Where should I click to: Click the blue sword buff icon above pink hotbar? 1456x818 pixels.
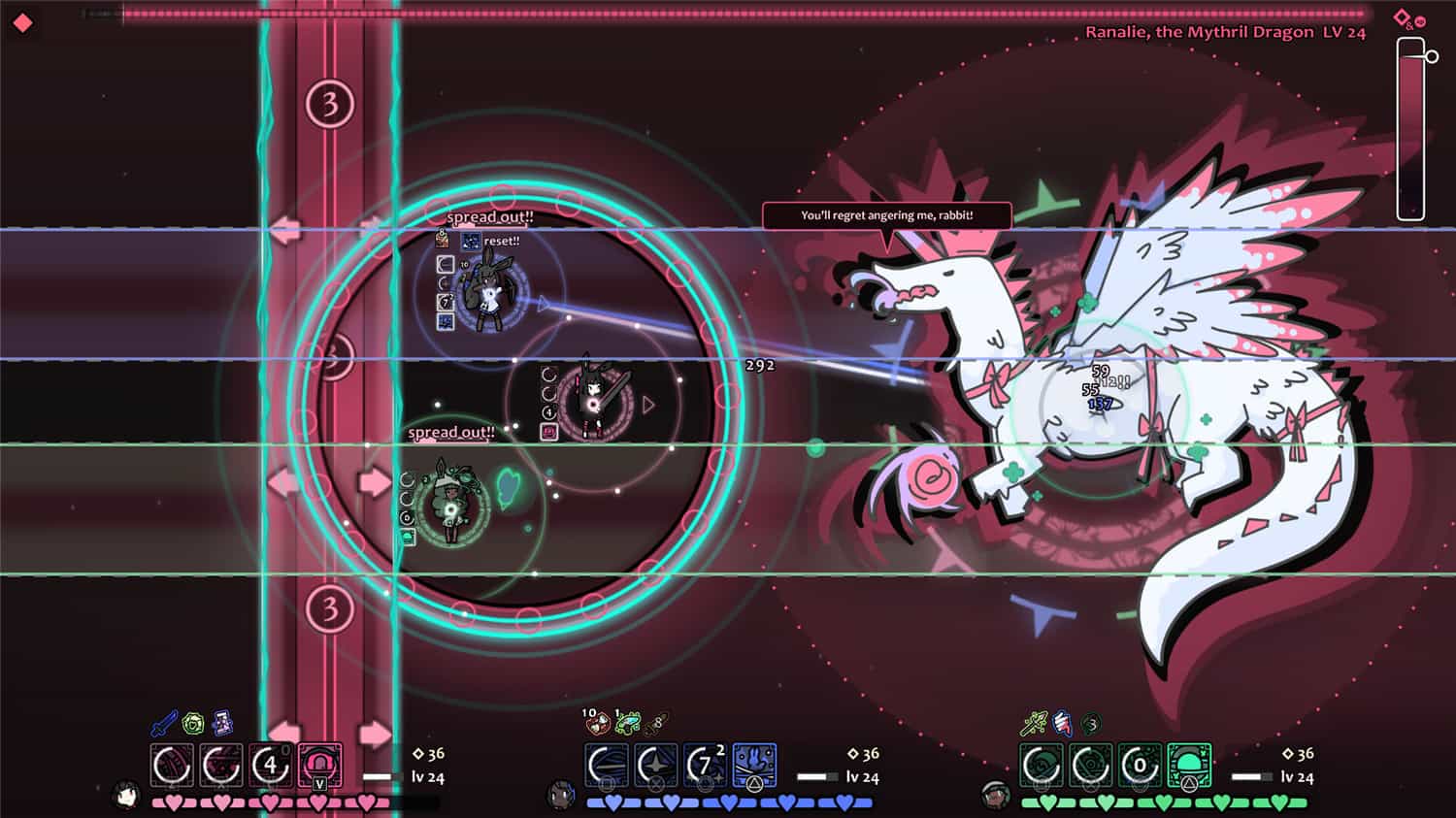164,723
